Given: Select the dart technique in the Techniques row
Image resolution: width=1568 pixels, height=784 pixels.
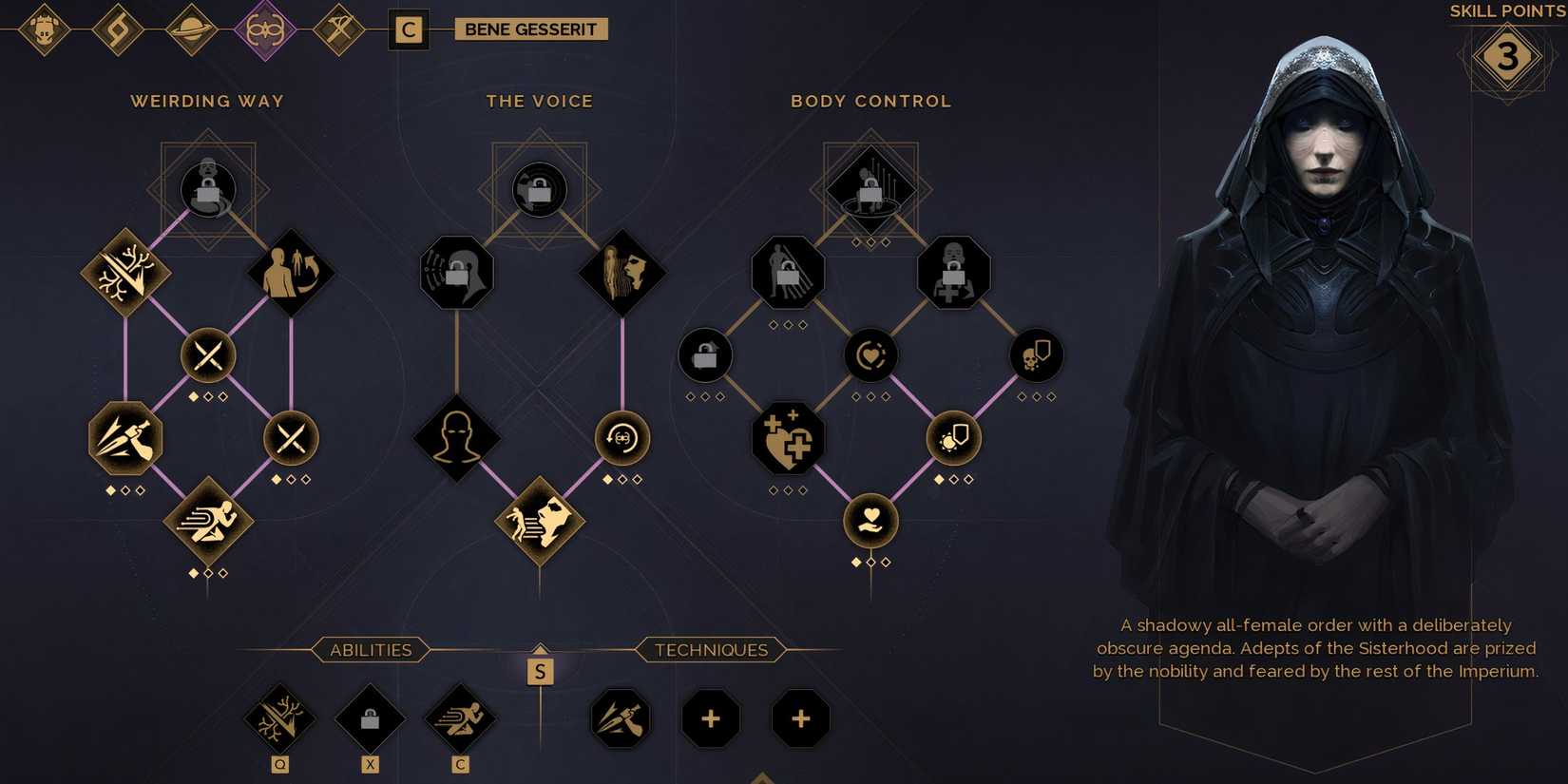Looking at the screenshot, I should click(x=620, y=719).
